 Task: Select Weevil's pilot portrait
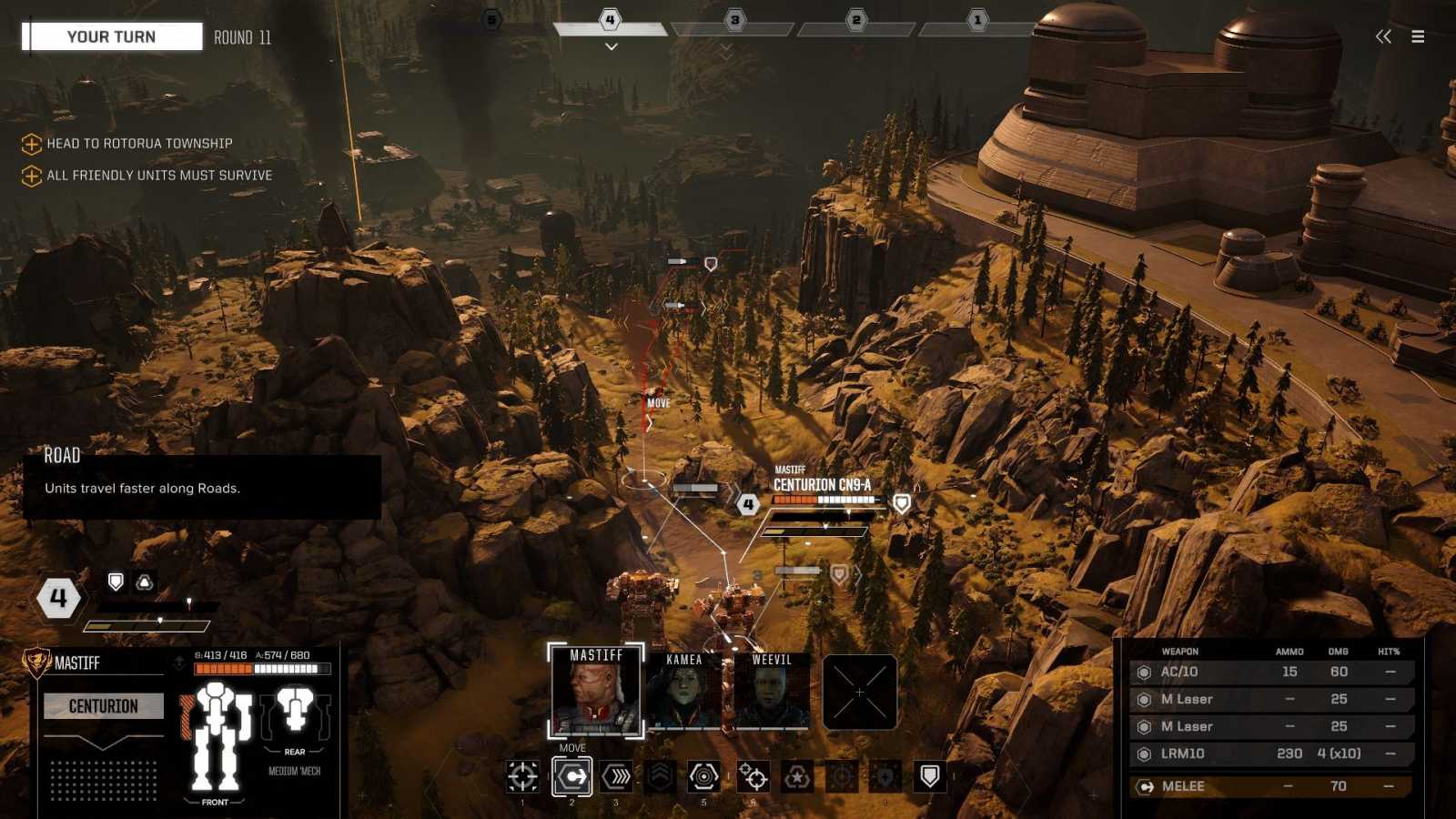(x=771, y=693)
